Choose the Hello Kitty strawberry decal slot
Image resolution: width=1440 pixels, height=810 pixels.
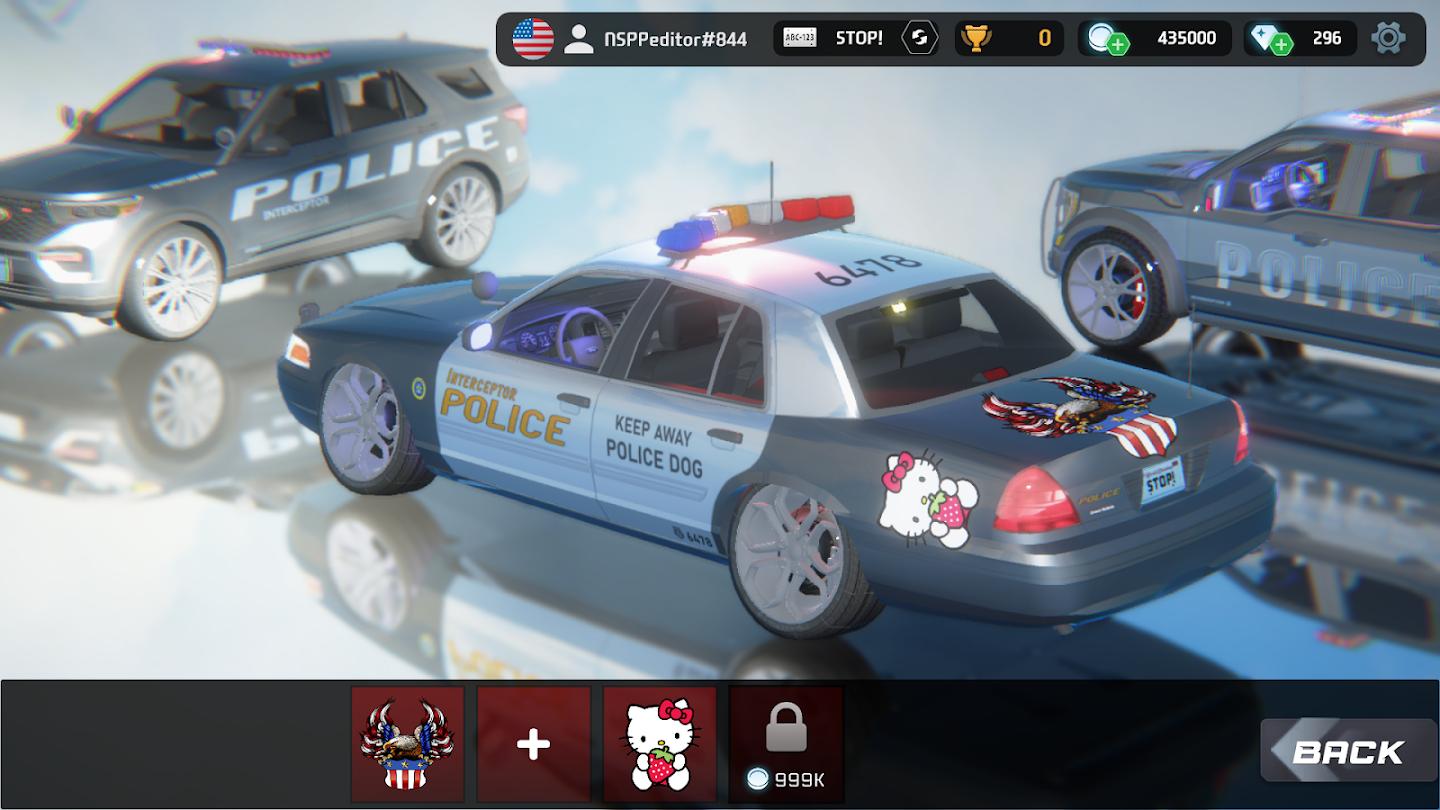pos(659,743)
